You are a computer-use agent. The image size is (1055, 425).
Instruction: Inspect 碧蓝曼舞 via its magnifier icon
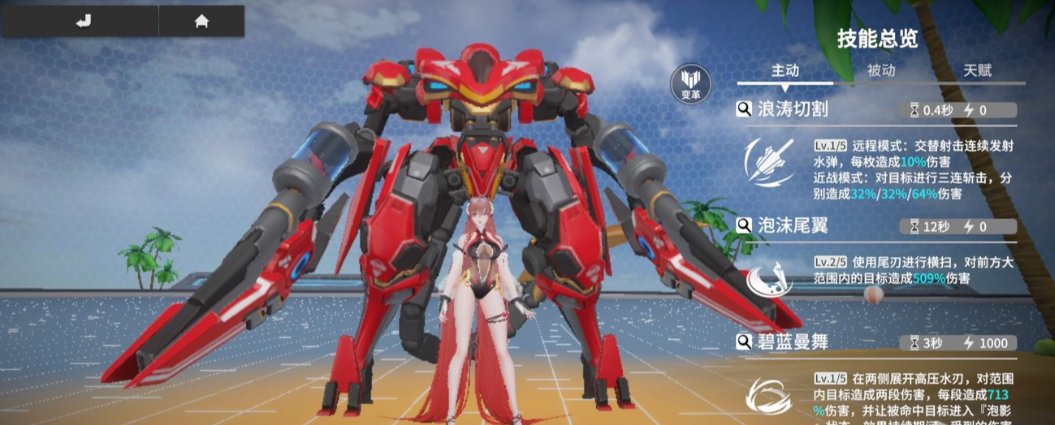(x=745, y=343)
